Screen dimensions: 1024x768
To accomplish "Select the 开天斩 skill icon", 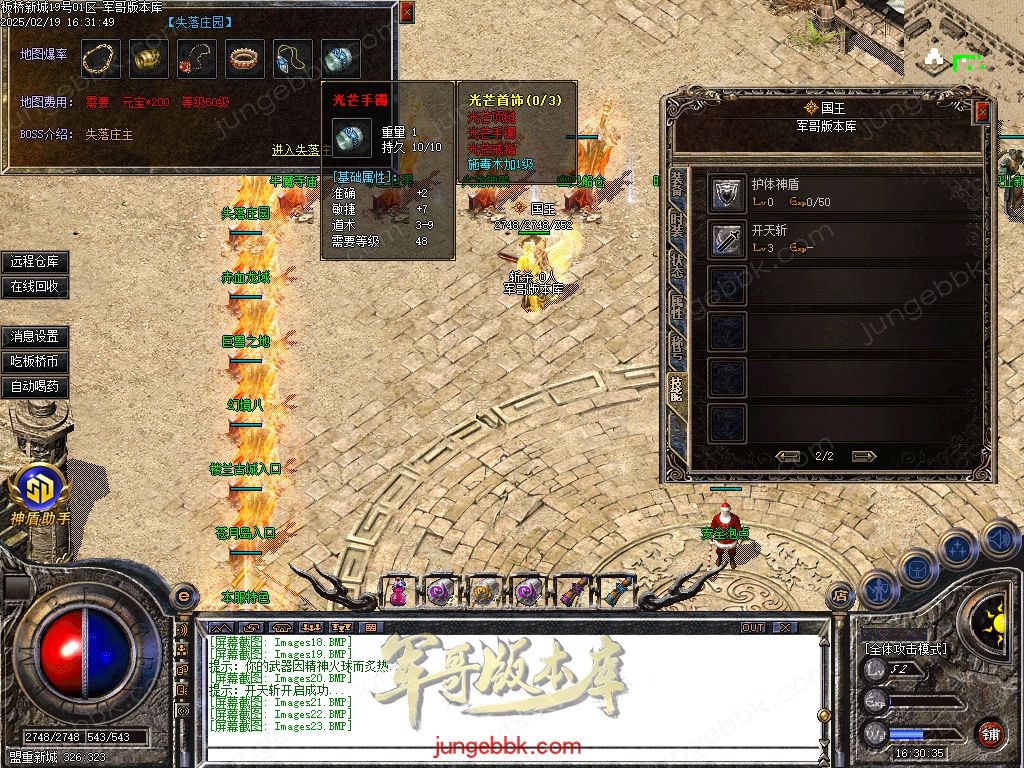I will coord(727,239).
